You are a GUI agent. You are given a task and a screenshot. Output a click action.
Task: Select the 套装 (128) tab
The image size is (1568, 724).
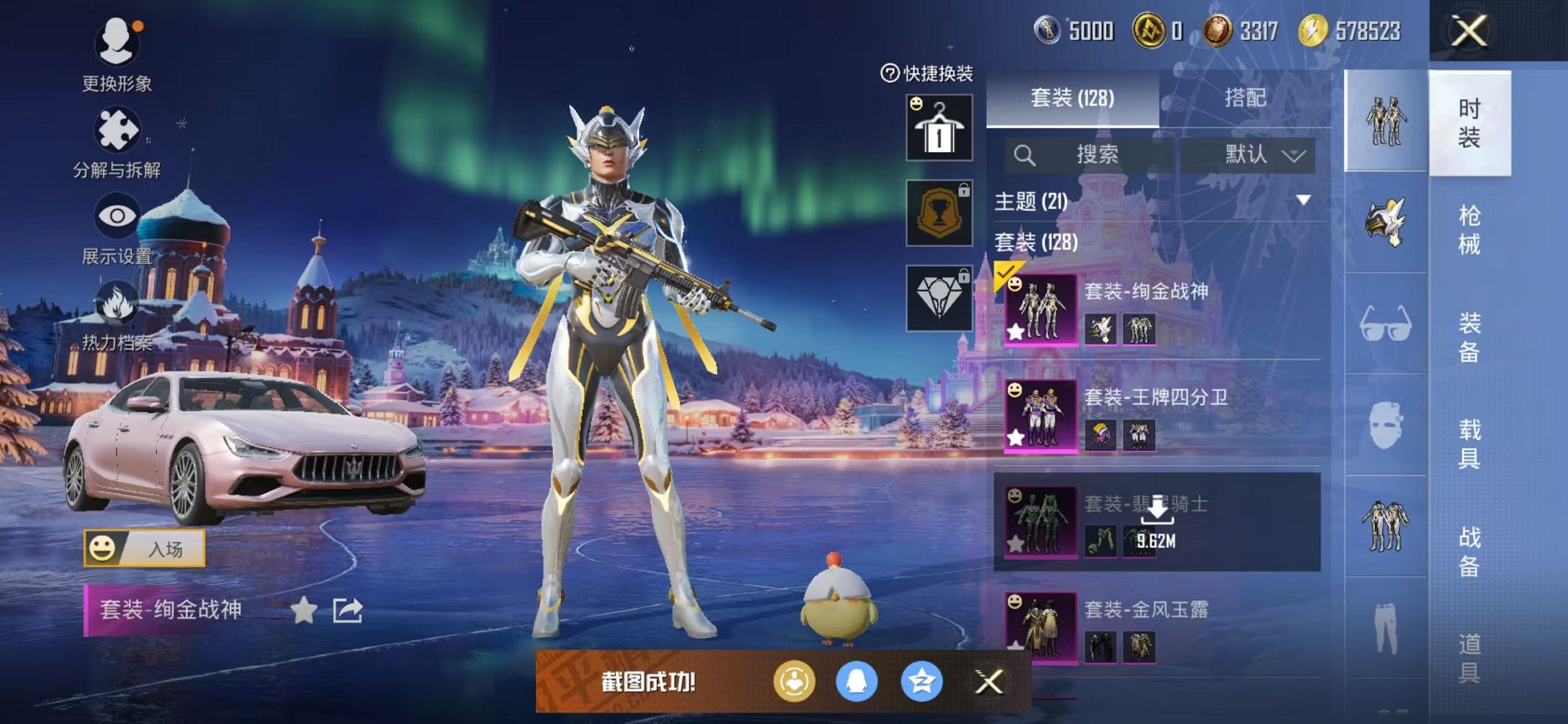(1072, 98)
